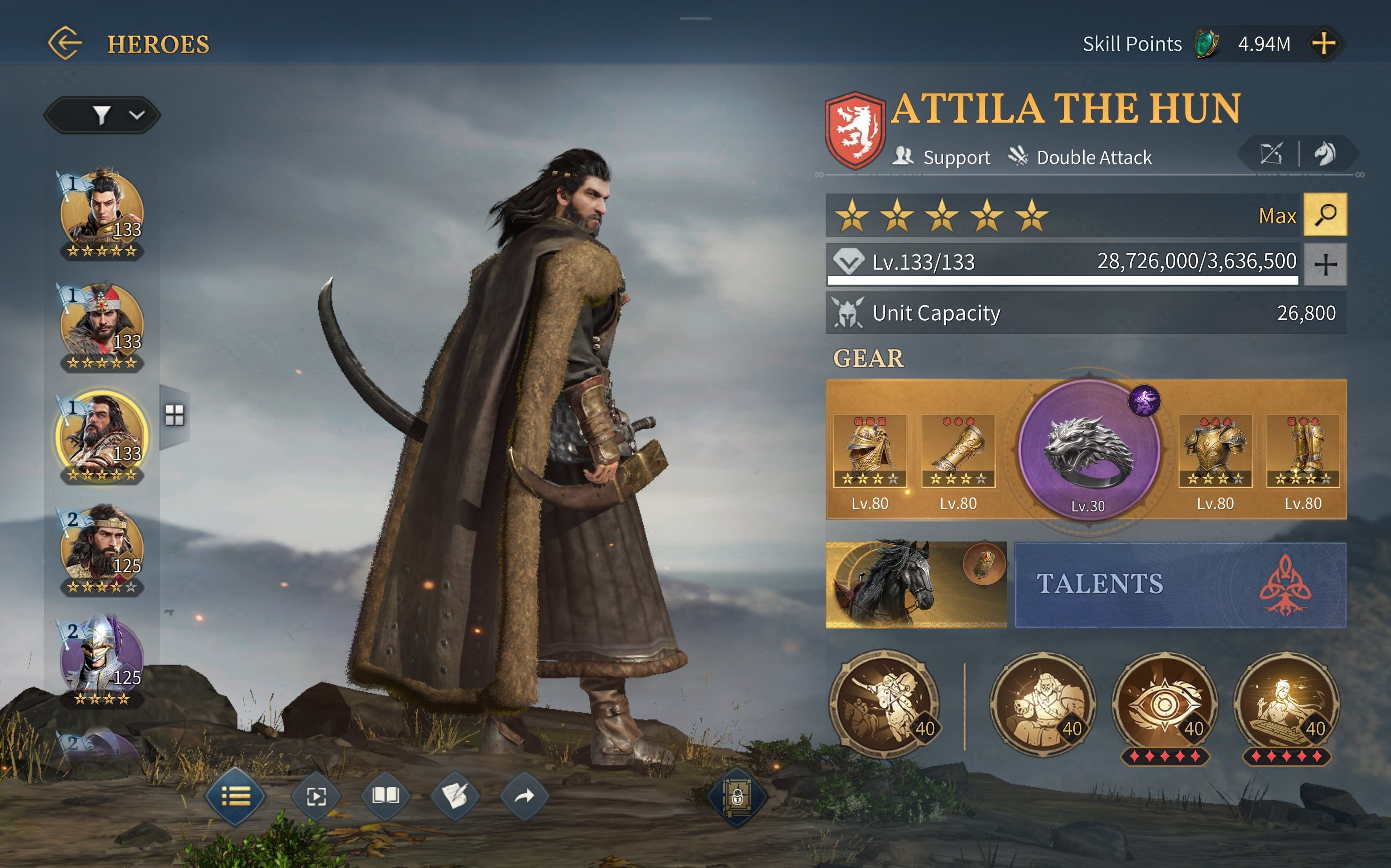Add more Skill Points with the plus button

point(1323,44)
